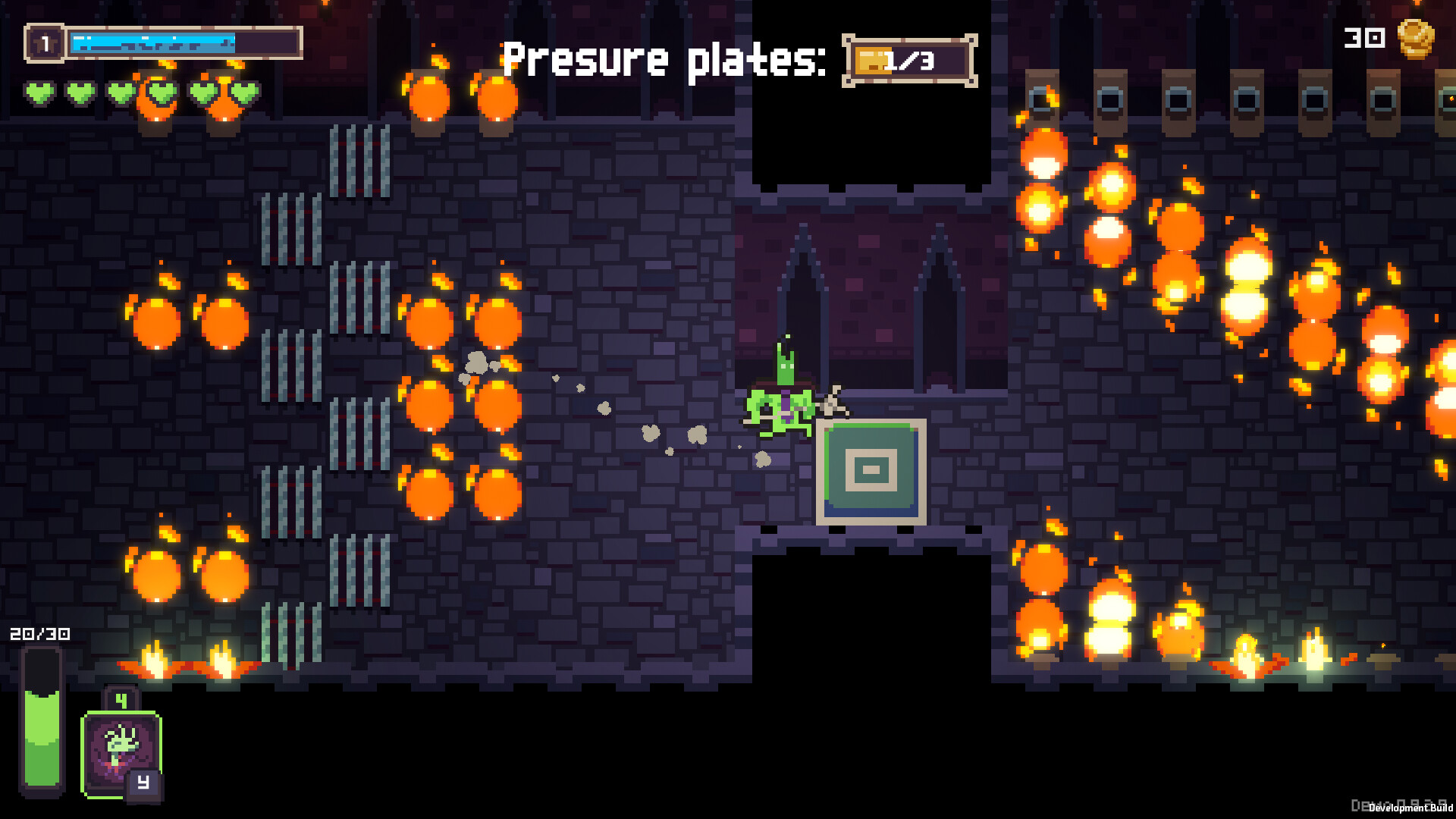Screen dimensions: 1456x819
Task: Select the zombie hand spell card
Action: coord(121,751)
